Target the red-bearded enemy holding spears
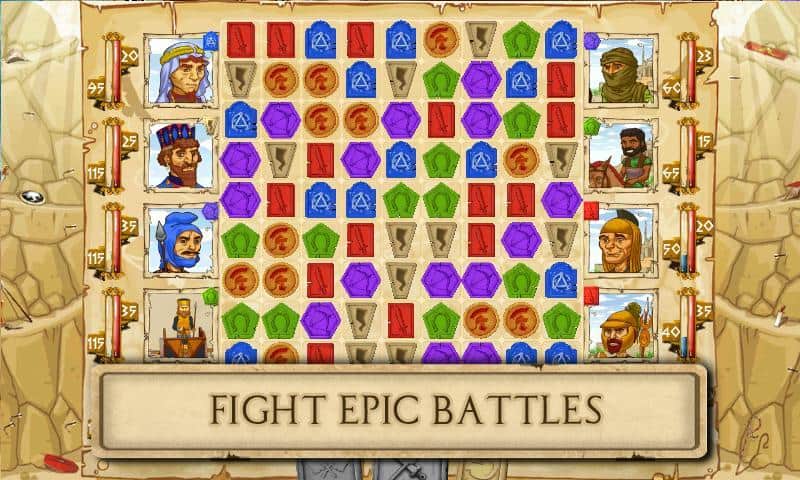 [622, 325]
